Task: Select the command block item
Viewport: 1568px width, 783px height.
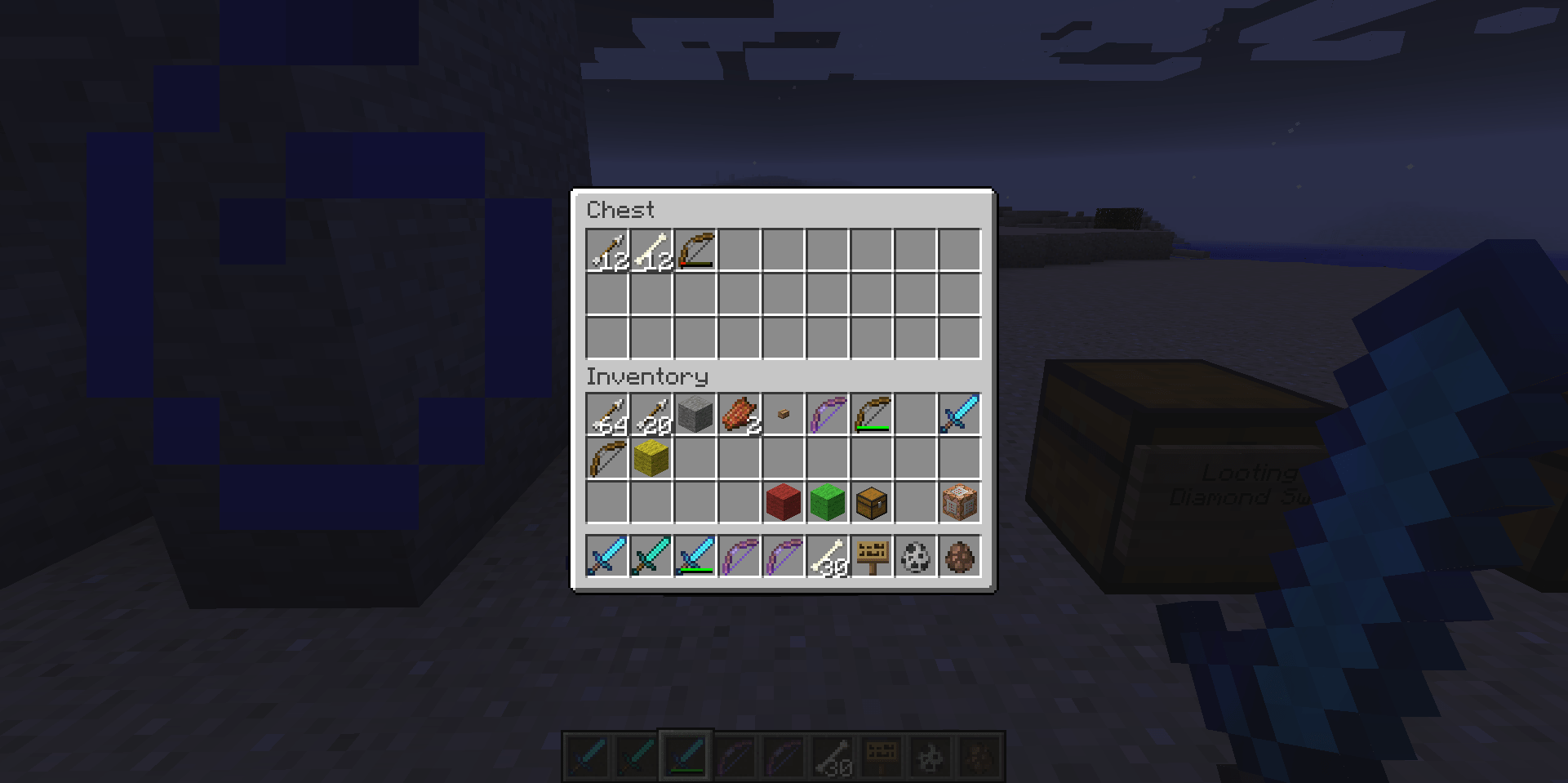Action: pos(959,502)
